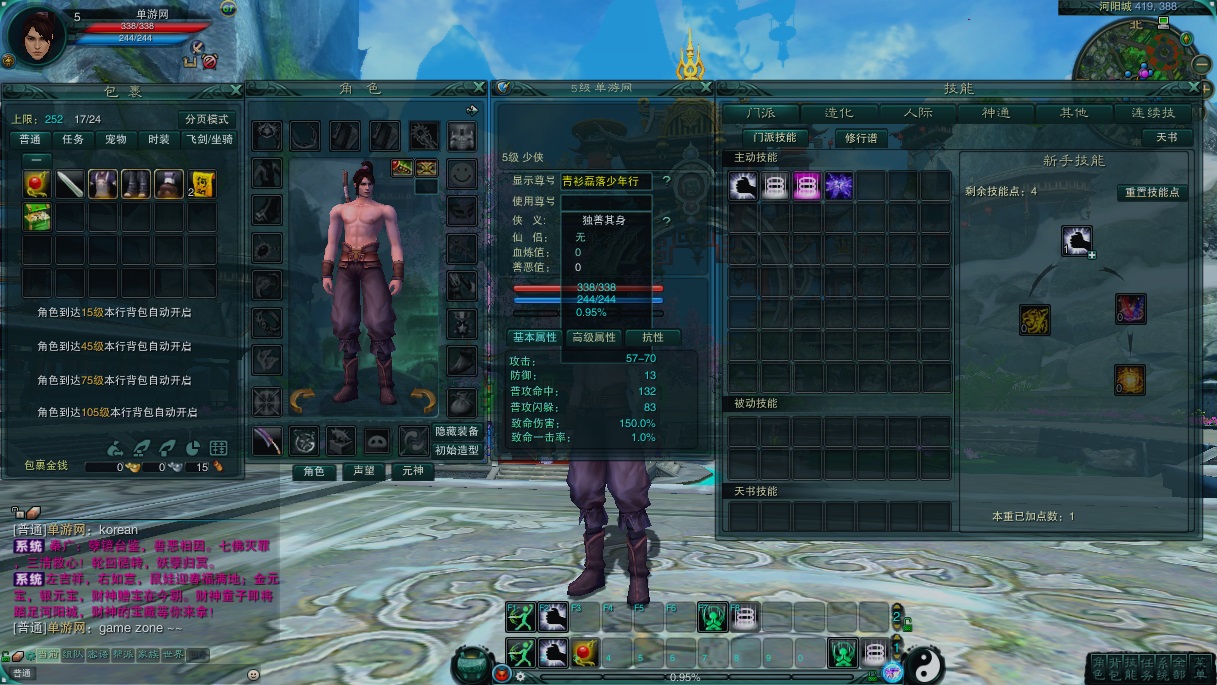The image size is (1217, 685).
Task: Open the 修行谱 sub-tab
Action: tap(861, 138)
